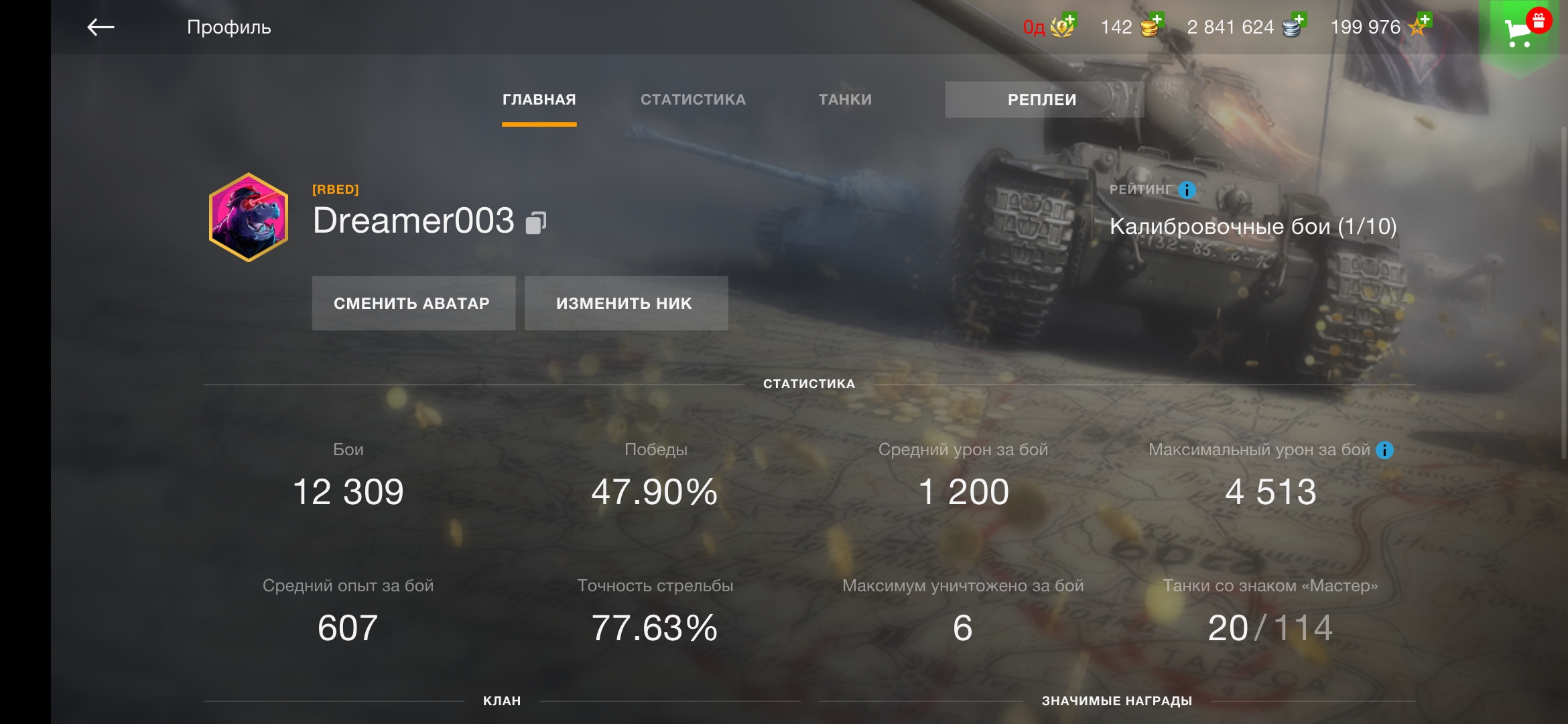Open premium account status showing 0д
The image size is (1568, 724).
pyautogui.click(x=1049, y=27)
